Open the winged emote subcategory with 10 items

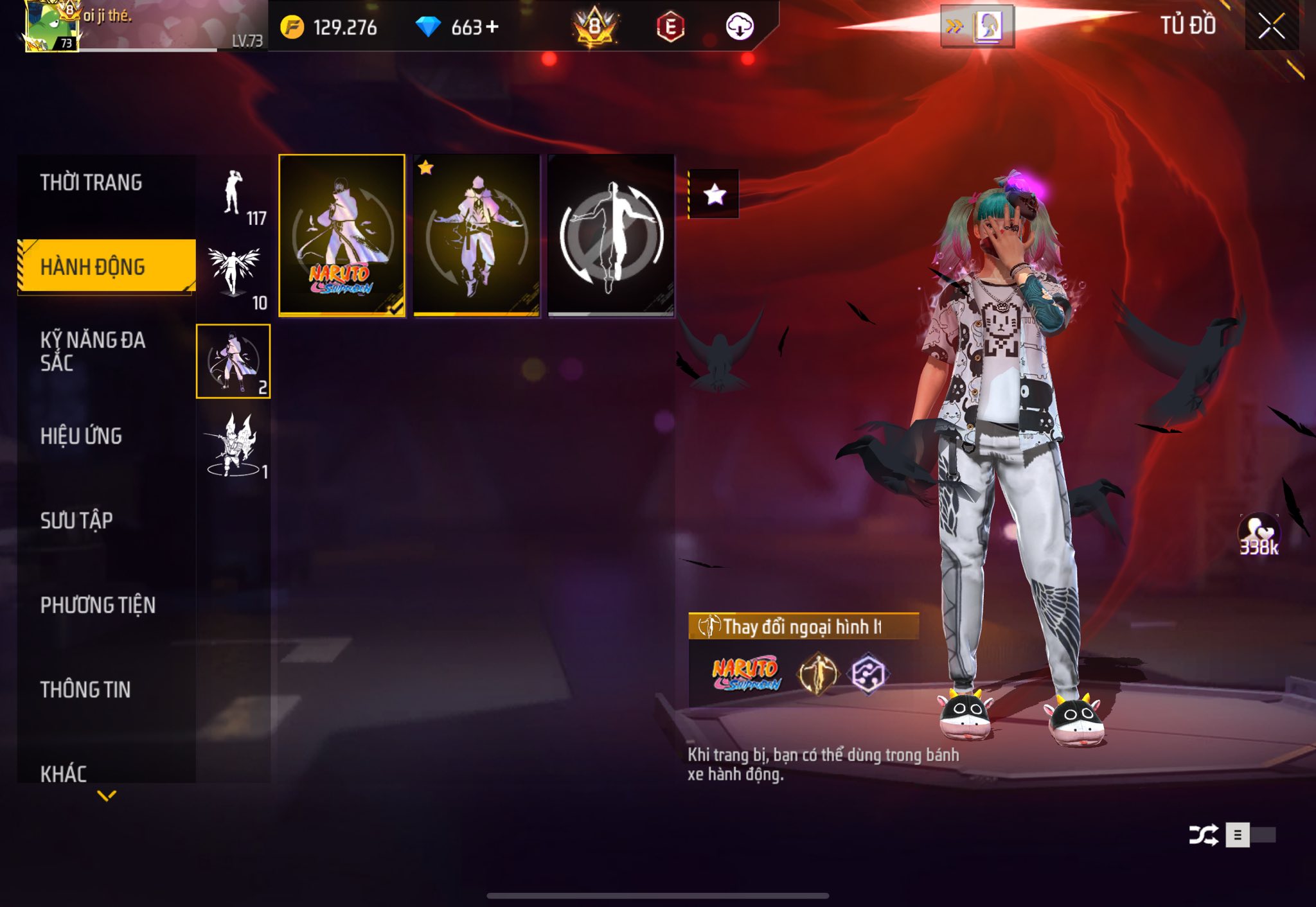(234, 277)
